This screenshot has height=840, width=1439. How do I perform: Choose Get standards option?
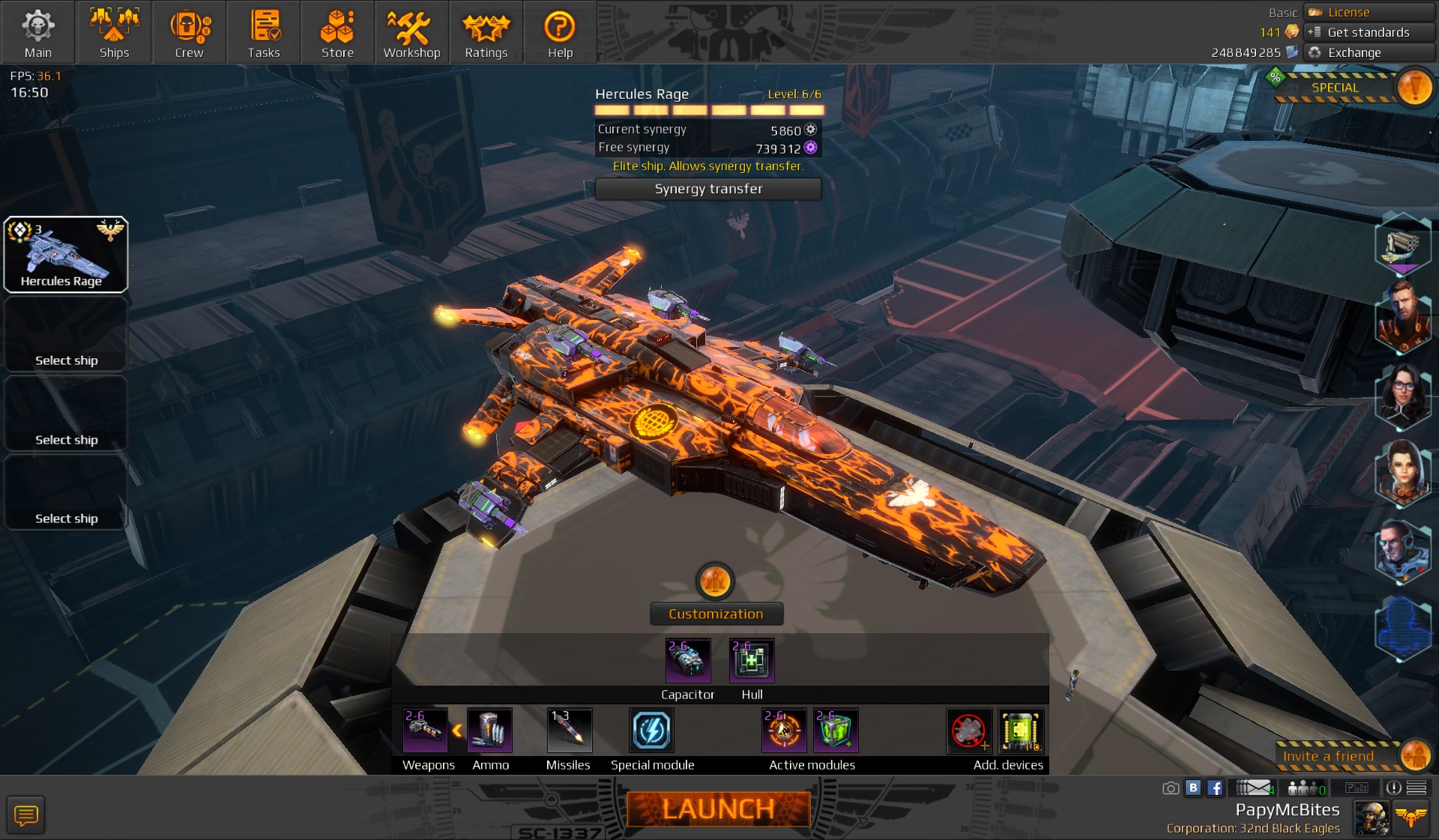point(1369,32)
